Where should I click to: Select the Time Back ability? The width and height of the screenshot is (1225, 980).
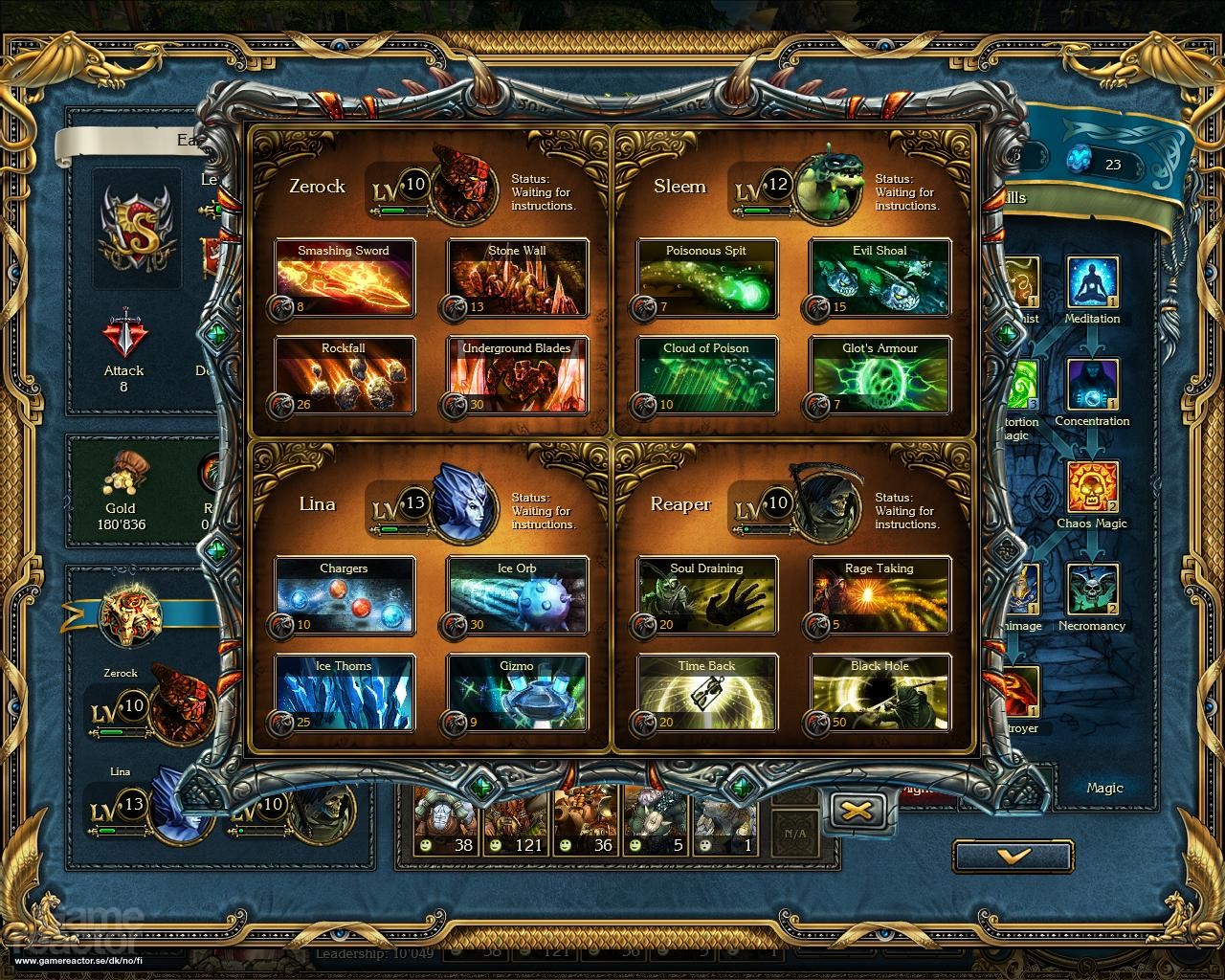click(707, 694)
